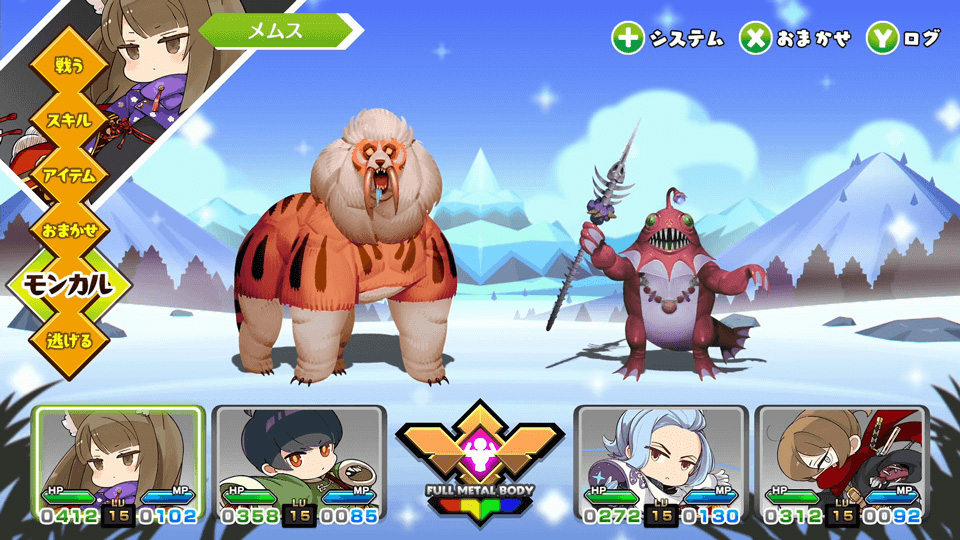
Task: Select the おまかせ diamond in command list
Action: click(x=70, y=230)
